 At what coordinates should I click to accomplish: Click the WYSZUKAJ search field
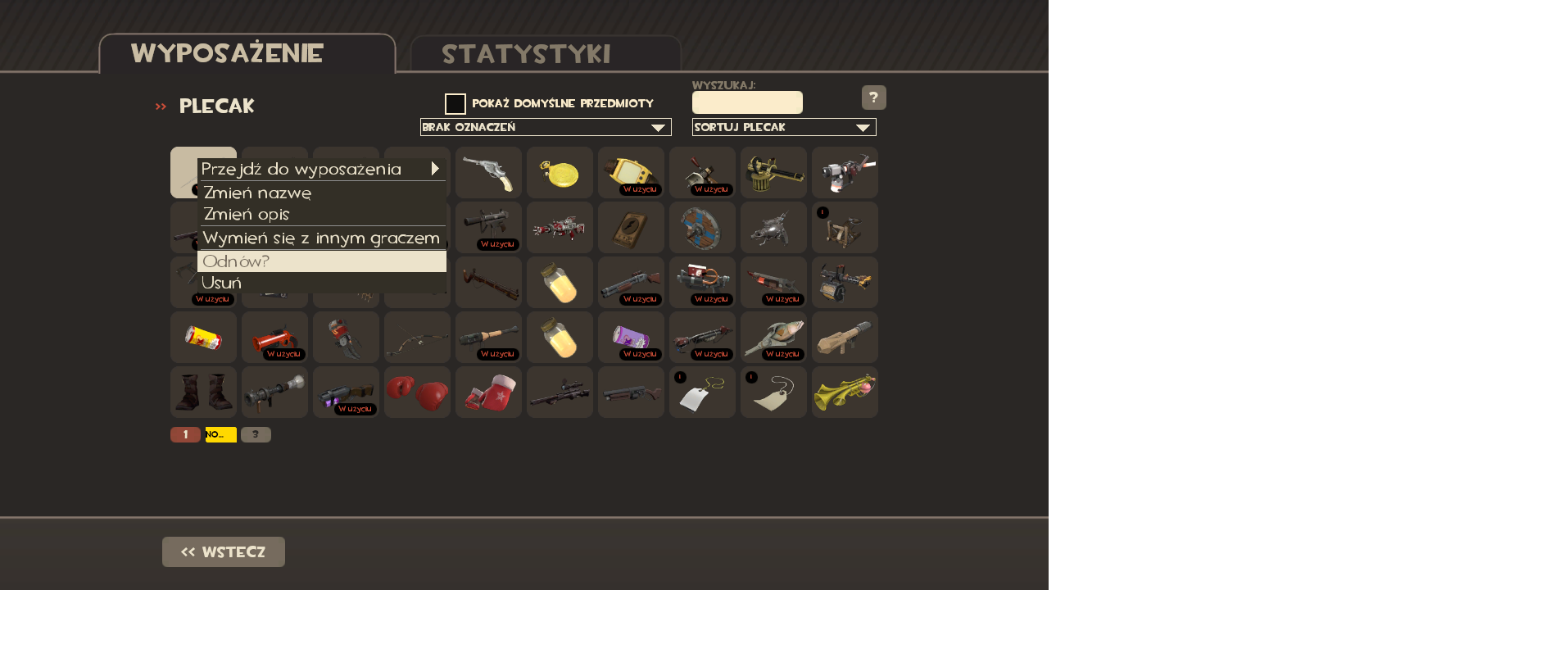746,102
